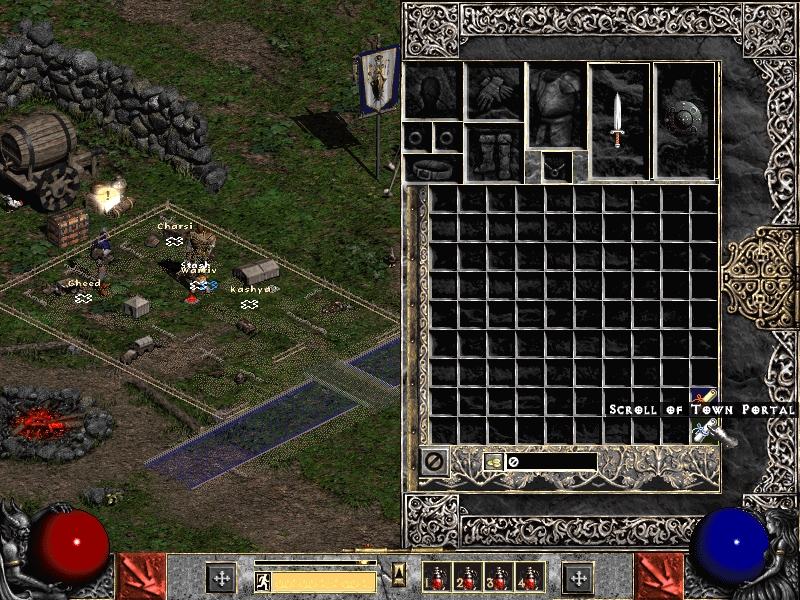Click the empty helmet slot
800x600 pixels.
pyautogui.click(x=433, y=92)
